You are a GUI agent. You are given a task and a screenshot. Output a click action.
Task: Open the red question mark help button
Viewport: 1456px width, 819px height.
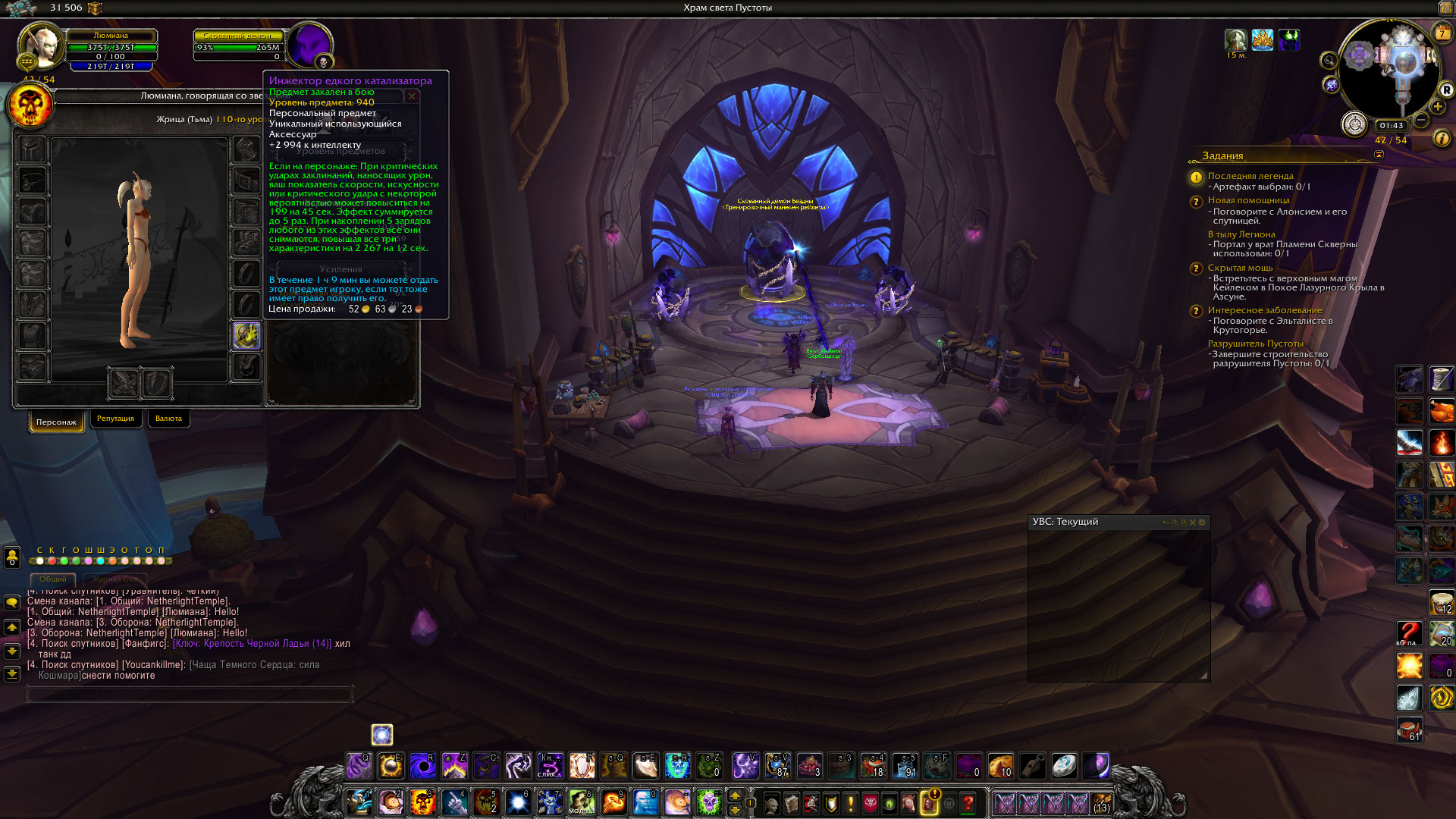point(968,802)
